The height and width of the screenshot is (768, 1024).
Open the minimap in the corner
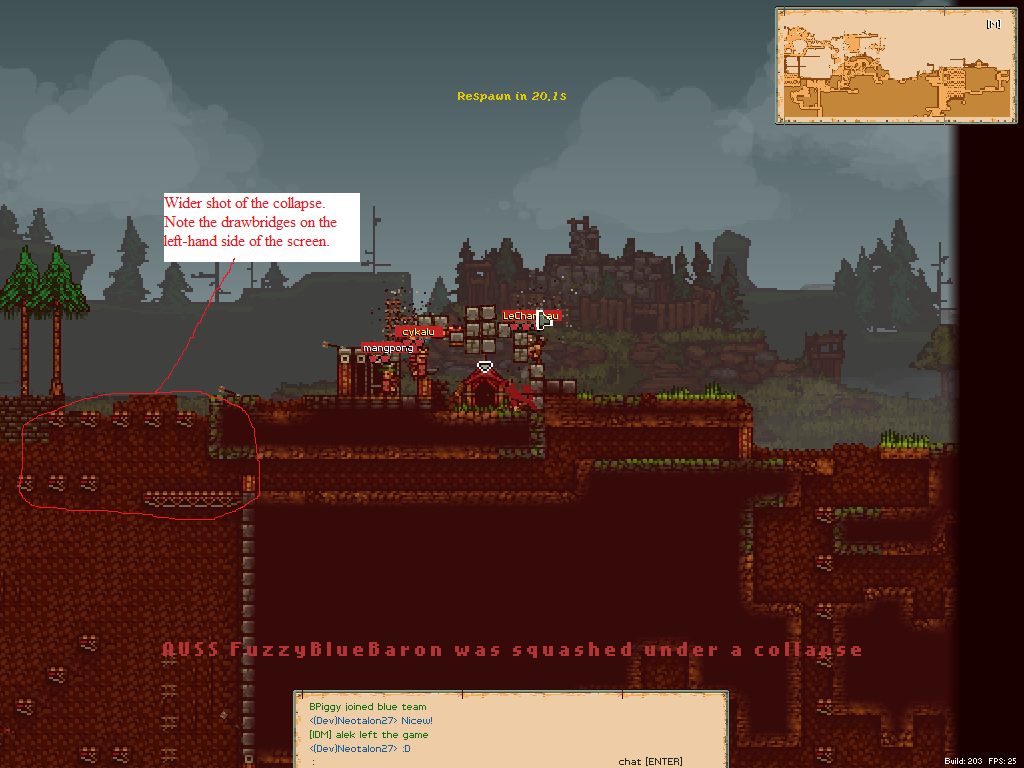click(861, 66)
